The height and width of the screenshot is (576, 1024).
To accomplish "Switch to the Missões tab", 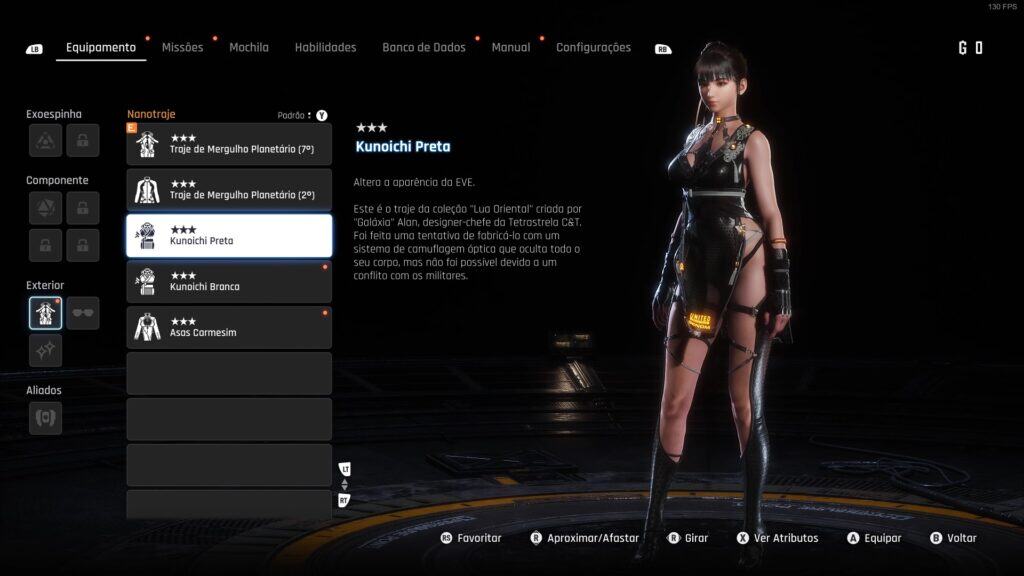I will point(182,47).
